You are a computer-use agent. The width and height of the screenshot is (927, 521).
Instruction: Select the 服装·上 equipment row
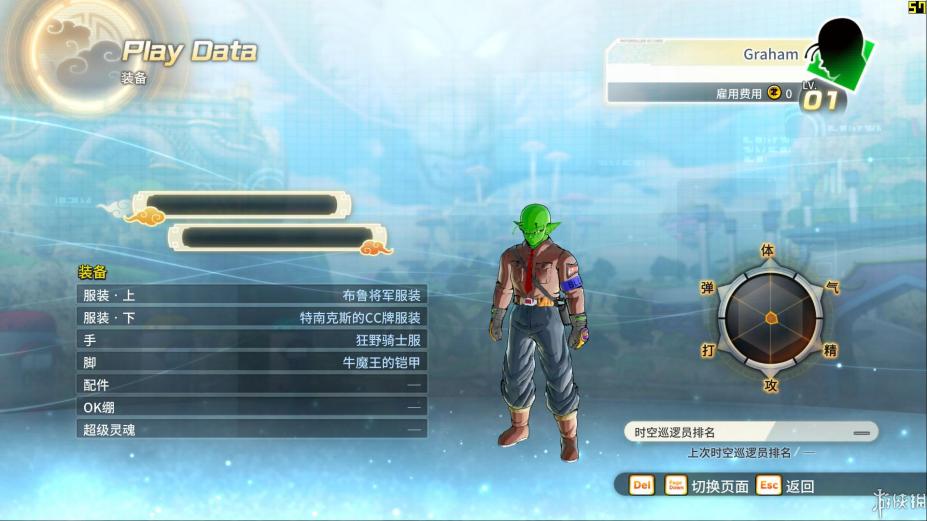point(252,295)
